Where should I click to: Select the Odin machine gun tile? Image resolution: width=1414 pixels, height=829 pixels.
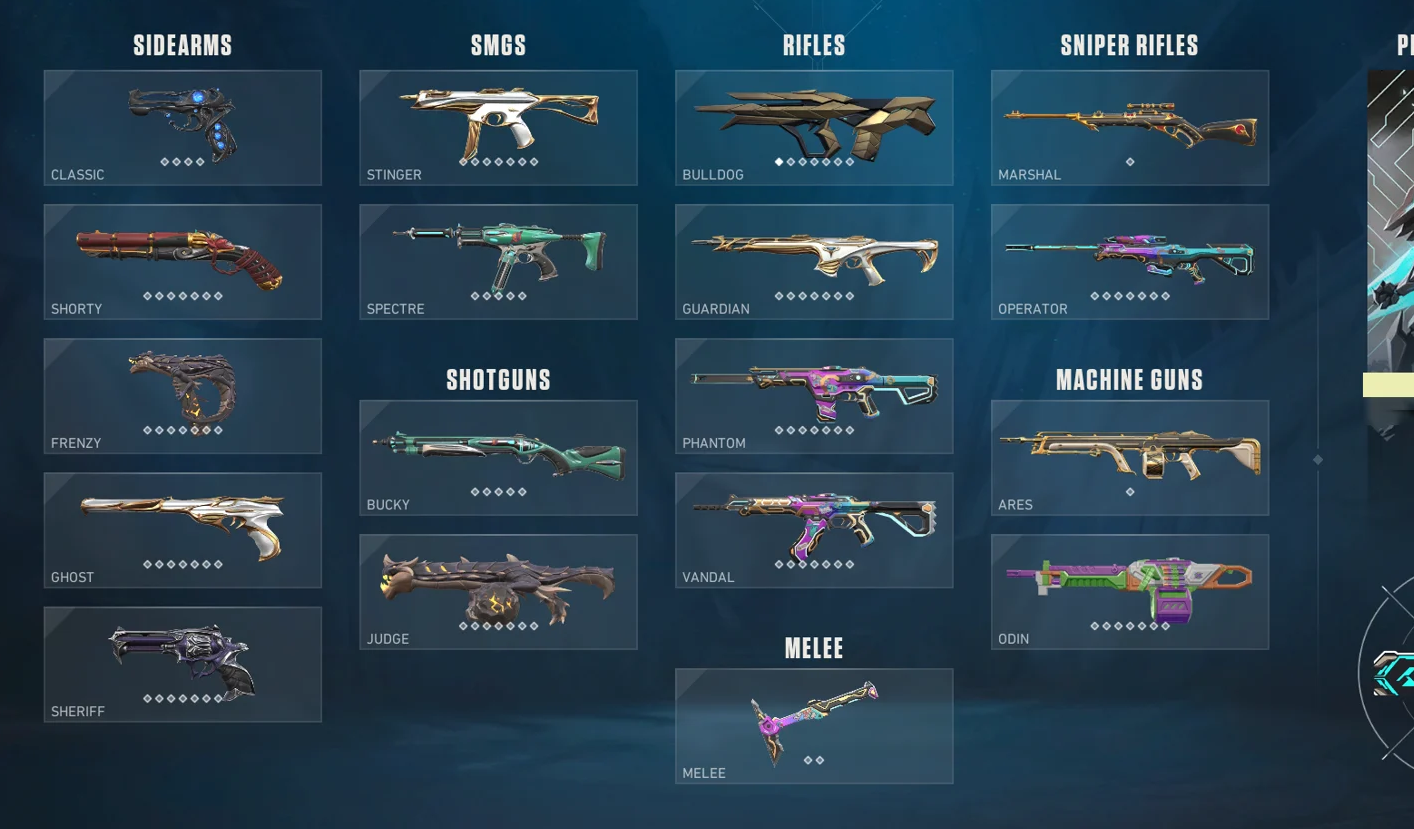[x=1130, y=591]
